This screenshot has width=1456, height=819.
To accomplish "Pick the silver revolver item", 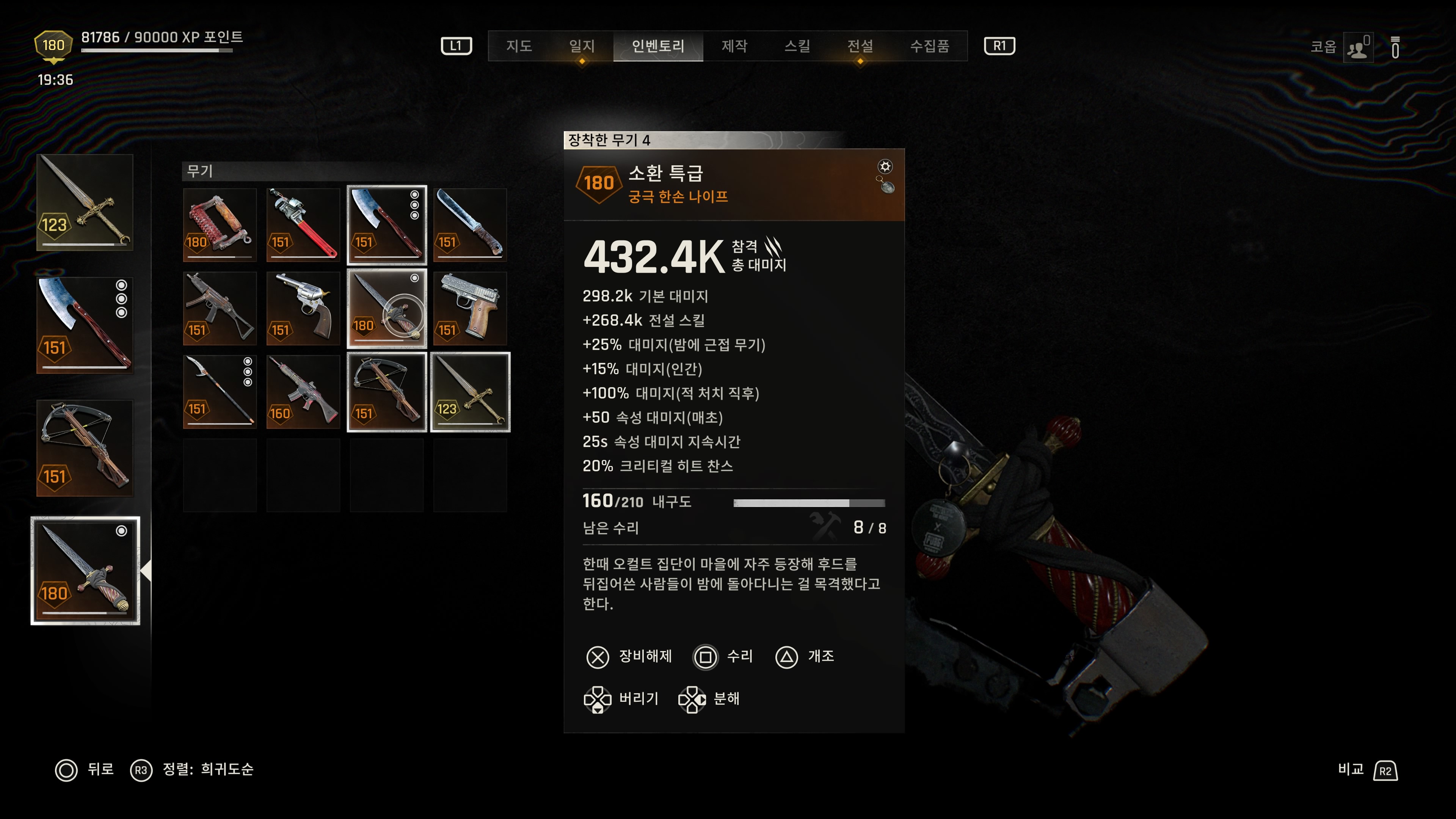I will coord(303,308).
